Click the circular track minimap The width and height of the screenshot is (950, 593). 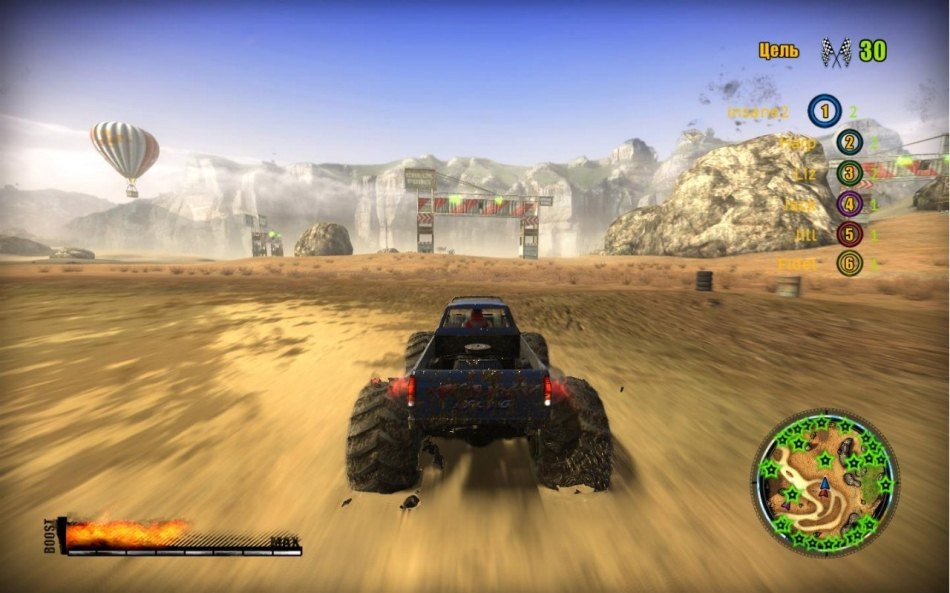(825, 484)
